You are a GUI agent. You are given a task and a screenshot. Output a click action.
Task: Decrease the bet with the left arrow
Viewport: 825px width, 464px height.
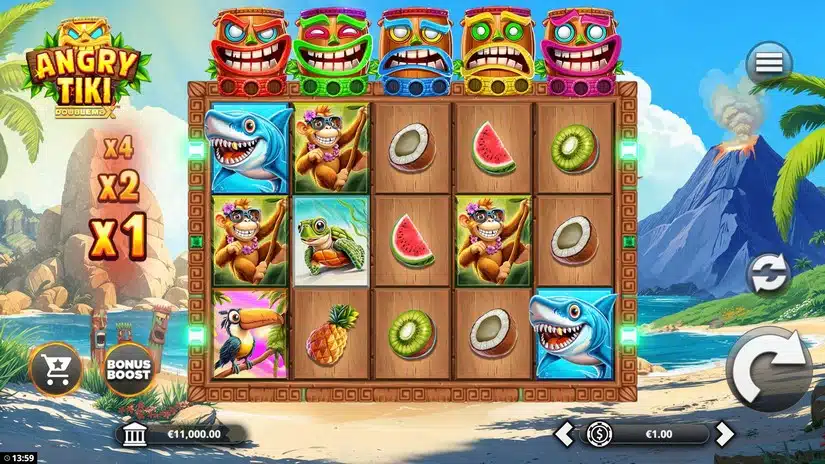click(x=566, y=434)
